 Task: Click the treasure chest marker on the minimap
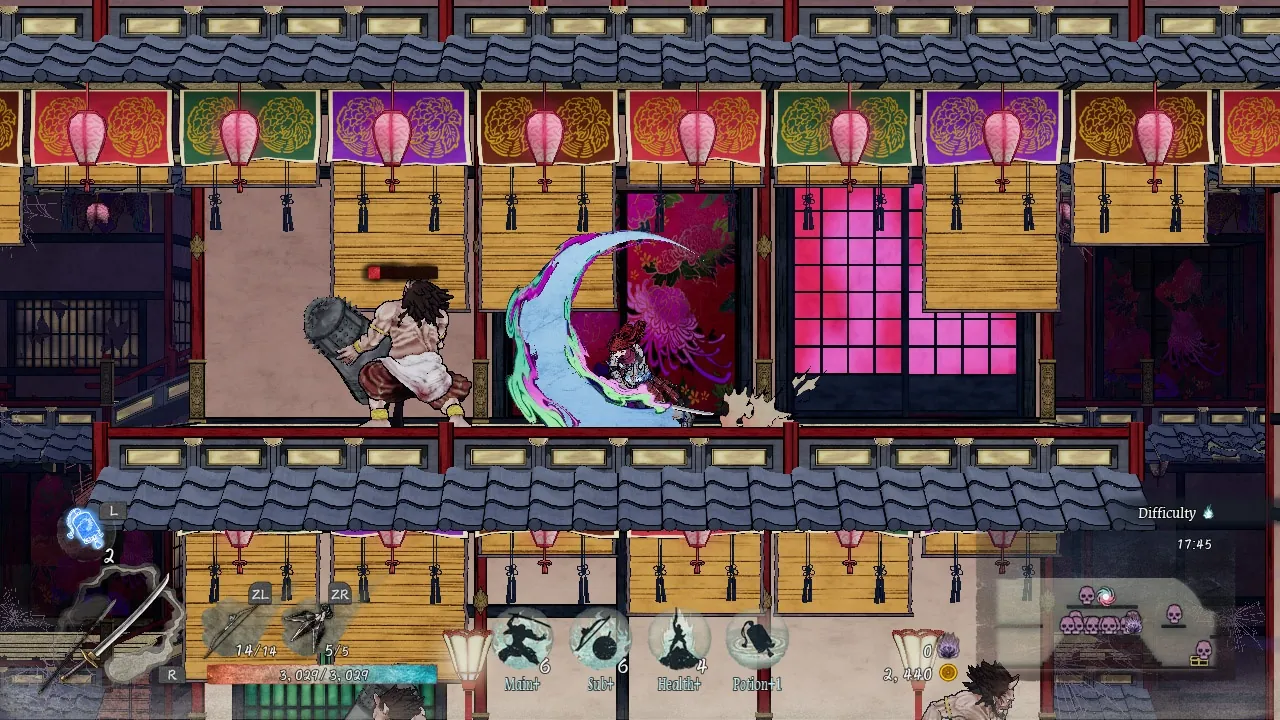pyautogui.click(x=1198, y=663)
